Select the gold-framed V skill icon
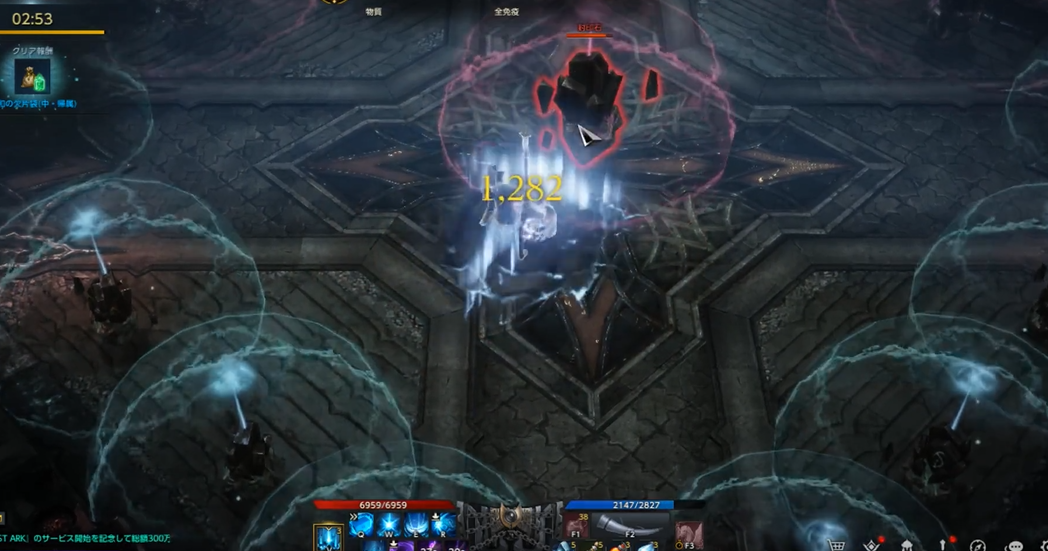This screenshot has width=1048, height=551. point(328,538)
